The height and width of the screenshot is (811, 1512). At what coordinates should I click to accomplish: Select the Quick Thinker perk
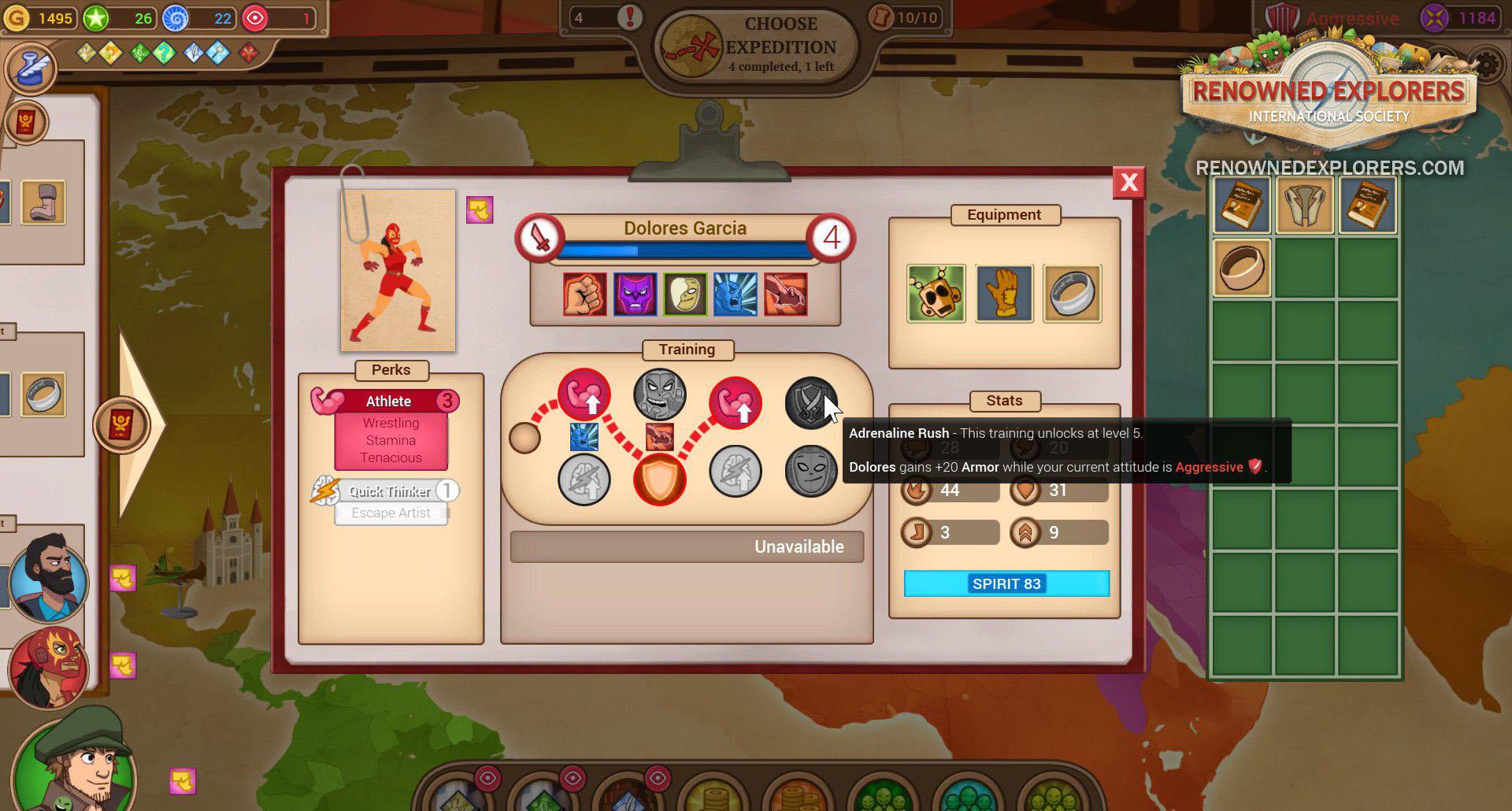click(390, 491)
